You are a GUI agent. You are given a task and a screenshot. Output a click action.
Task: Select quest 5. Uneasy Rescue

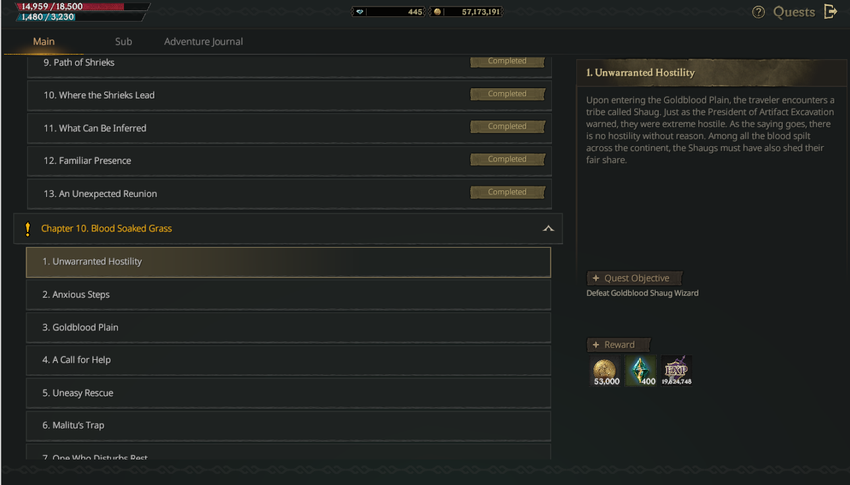click(x=288, y=393)
